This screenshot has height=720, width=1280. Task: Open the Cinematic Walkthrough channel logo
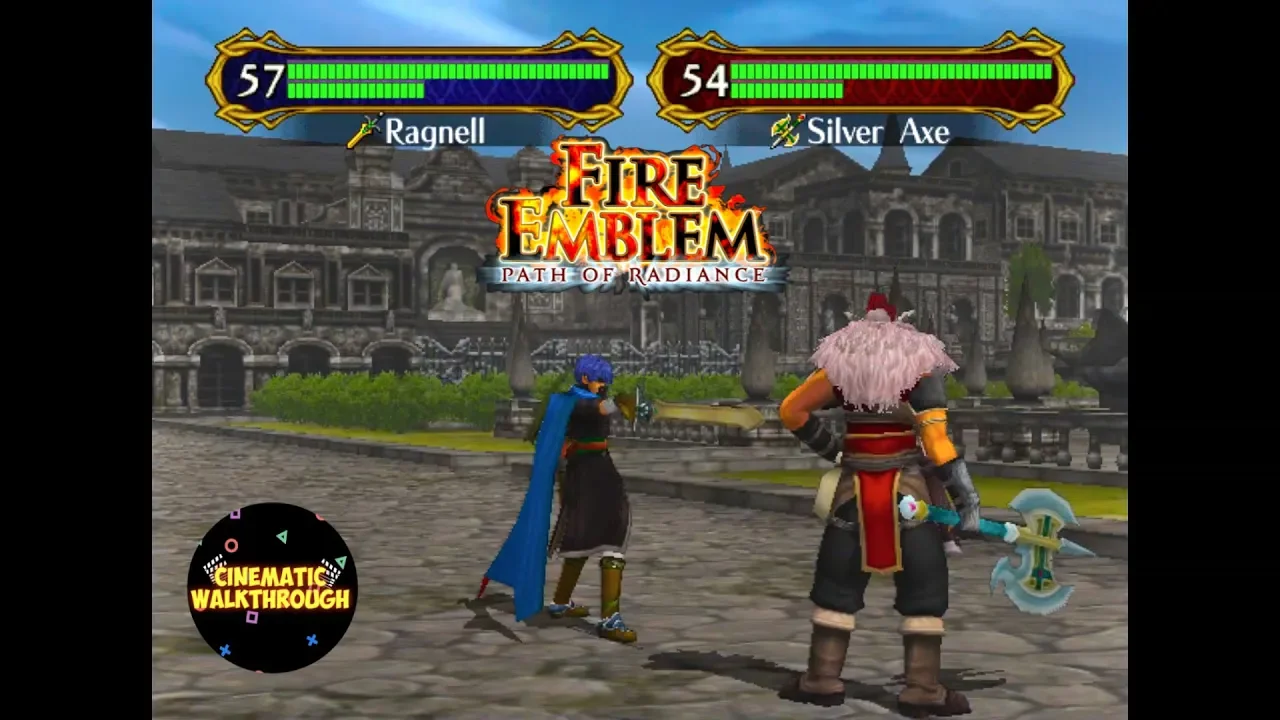(272, 588)
